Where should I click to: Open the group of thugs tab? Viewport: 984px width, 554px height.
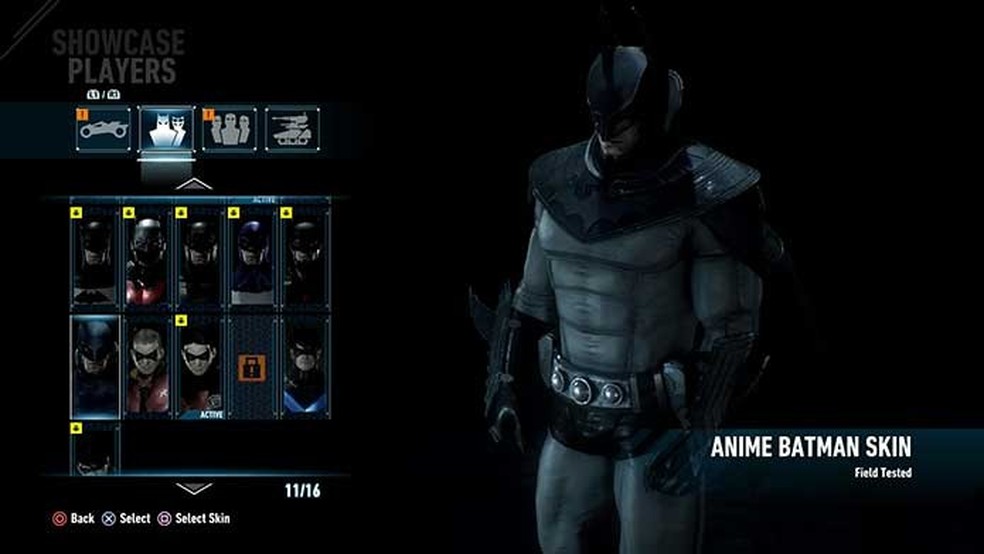pyautogui.click(x=229, y=129)
